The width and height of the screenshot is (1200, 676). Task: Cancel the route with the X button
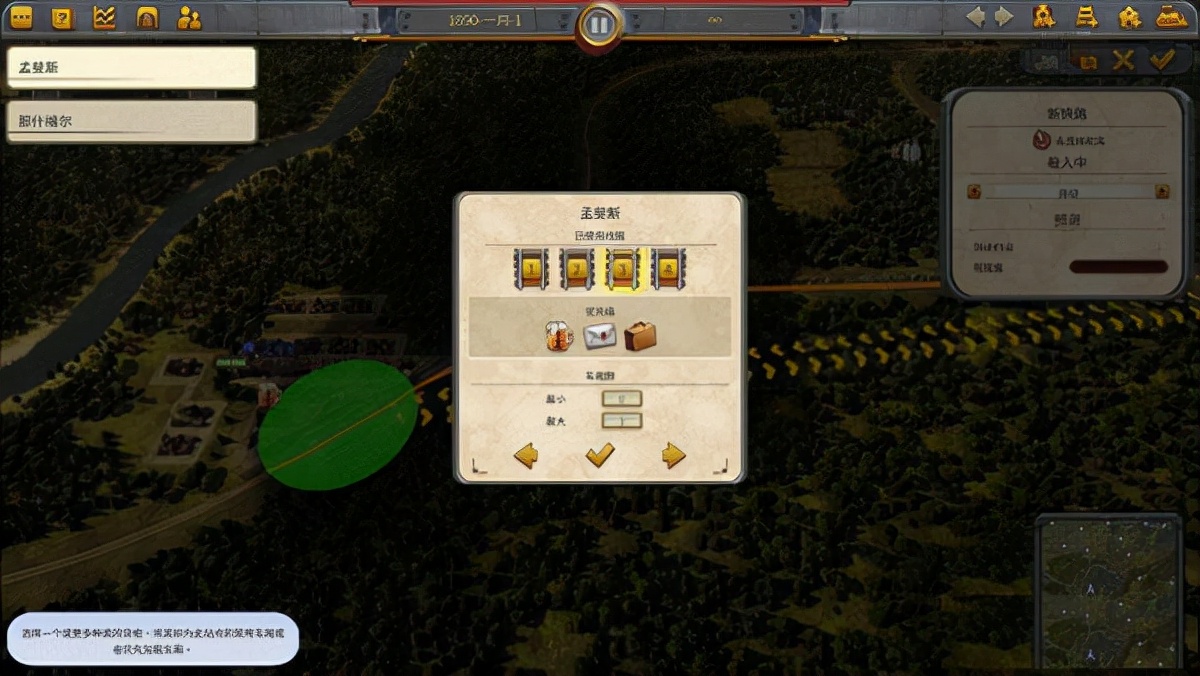pyautogui.click(x=1124, y=61)
